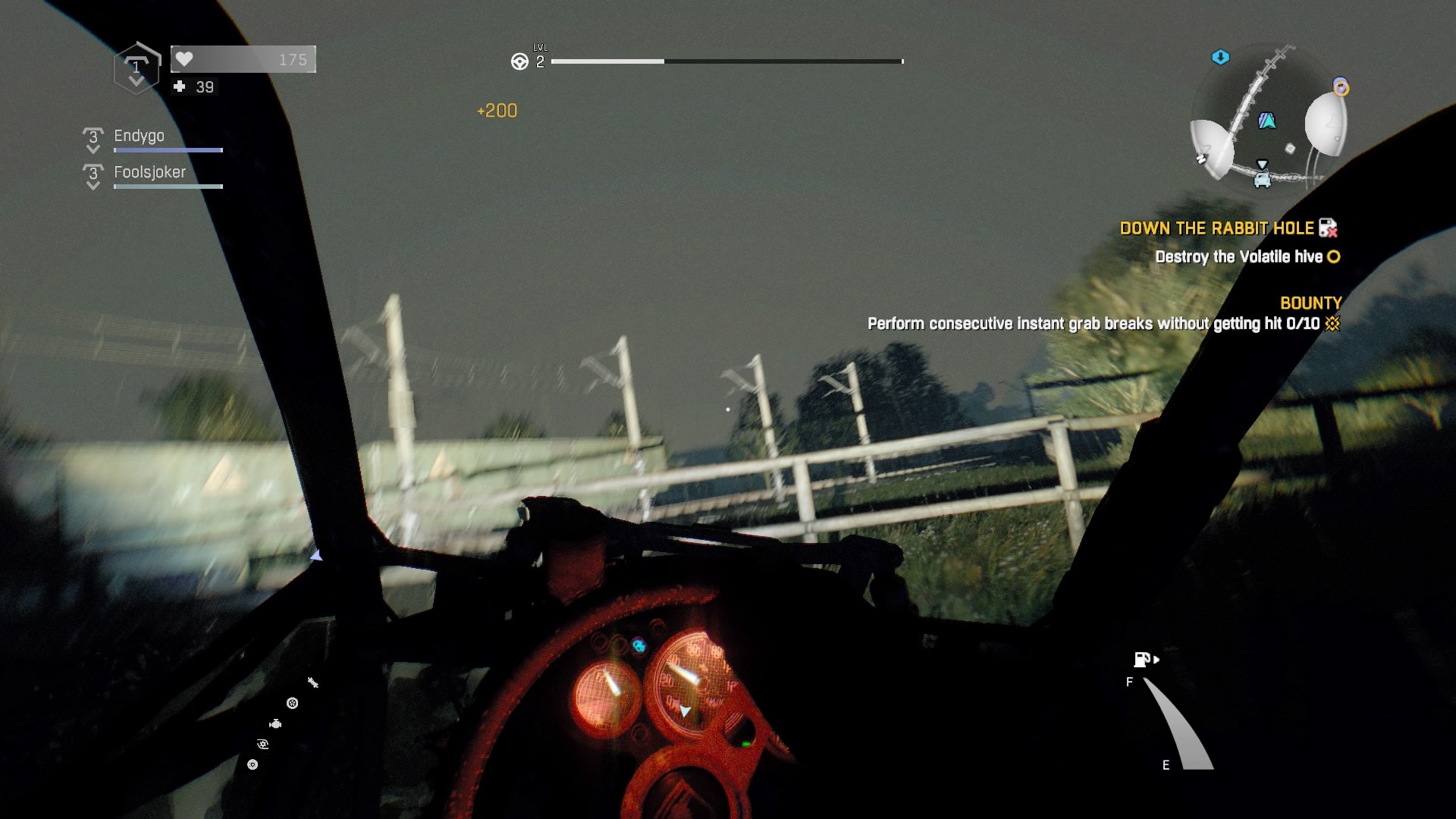Click the heart icon in the health bar
This screenshot has height=819, width=1456.
[x=184, y=58]
